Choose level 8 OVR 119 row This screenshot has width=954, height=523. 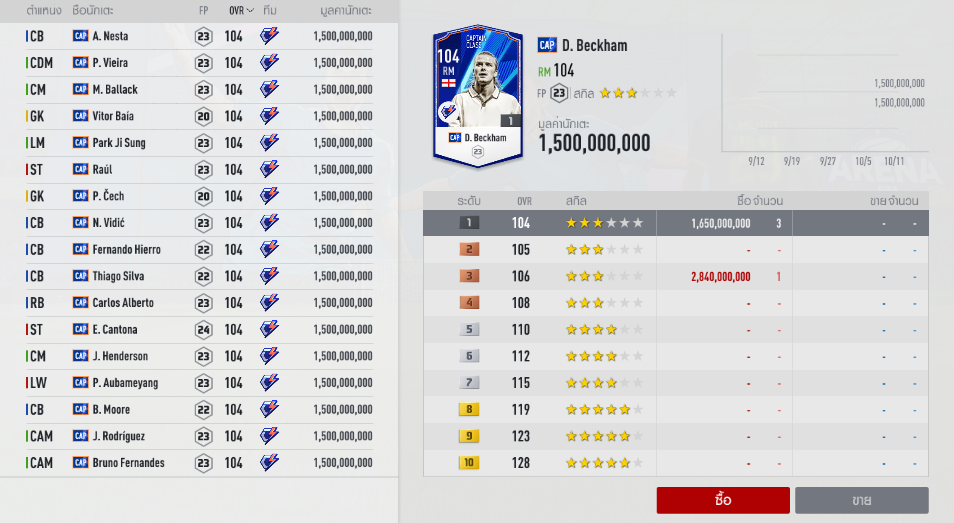676,410
